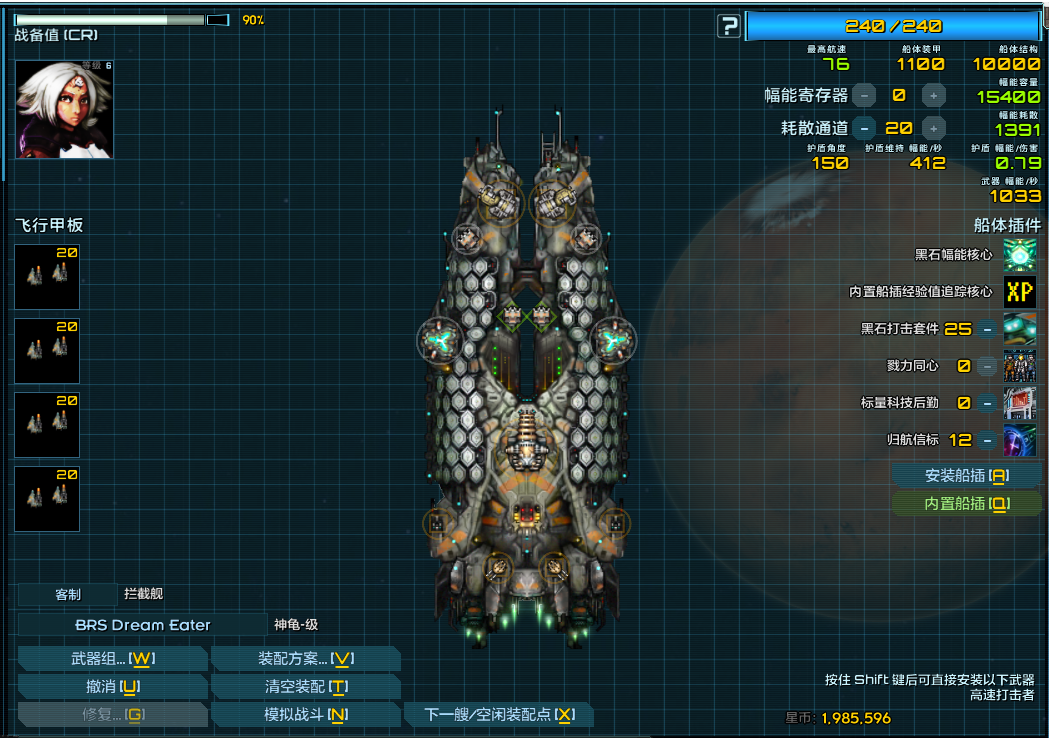1049x738 pixels.
Task: Select the 标量科技后勤 hullmod icon
Action: pyautogui.click(x=1020, y=403)
